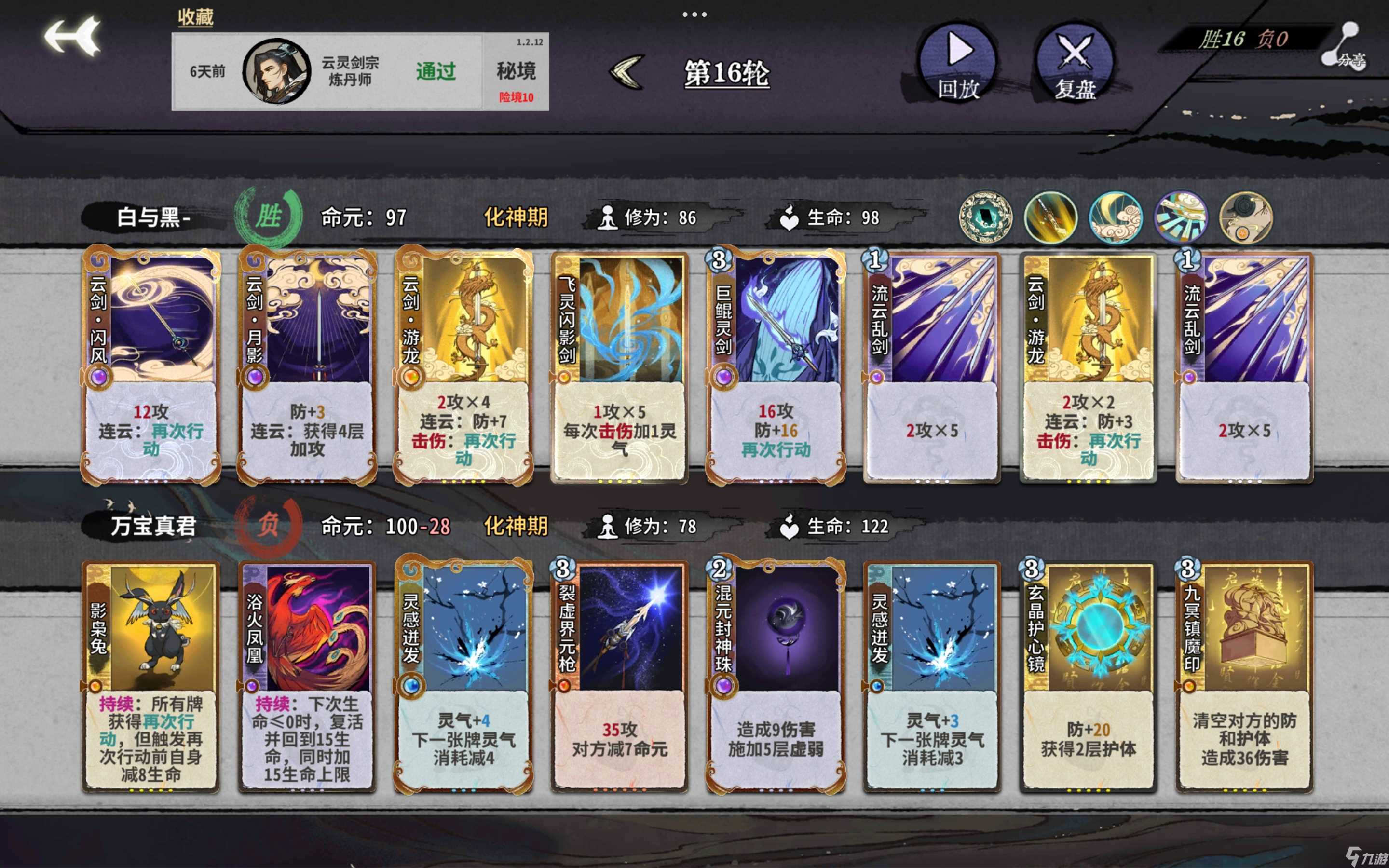This screenshot has height=868, width=1389.
Task: Open the three-dots menu at top center
Action: [x=694, y=14]
